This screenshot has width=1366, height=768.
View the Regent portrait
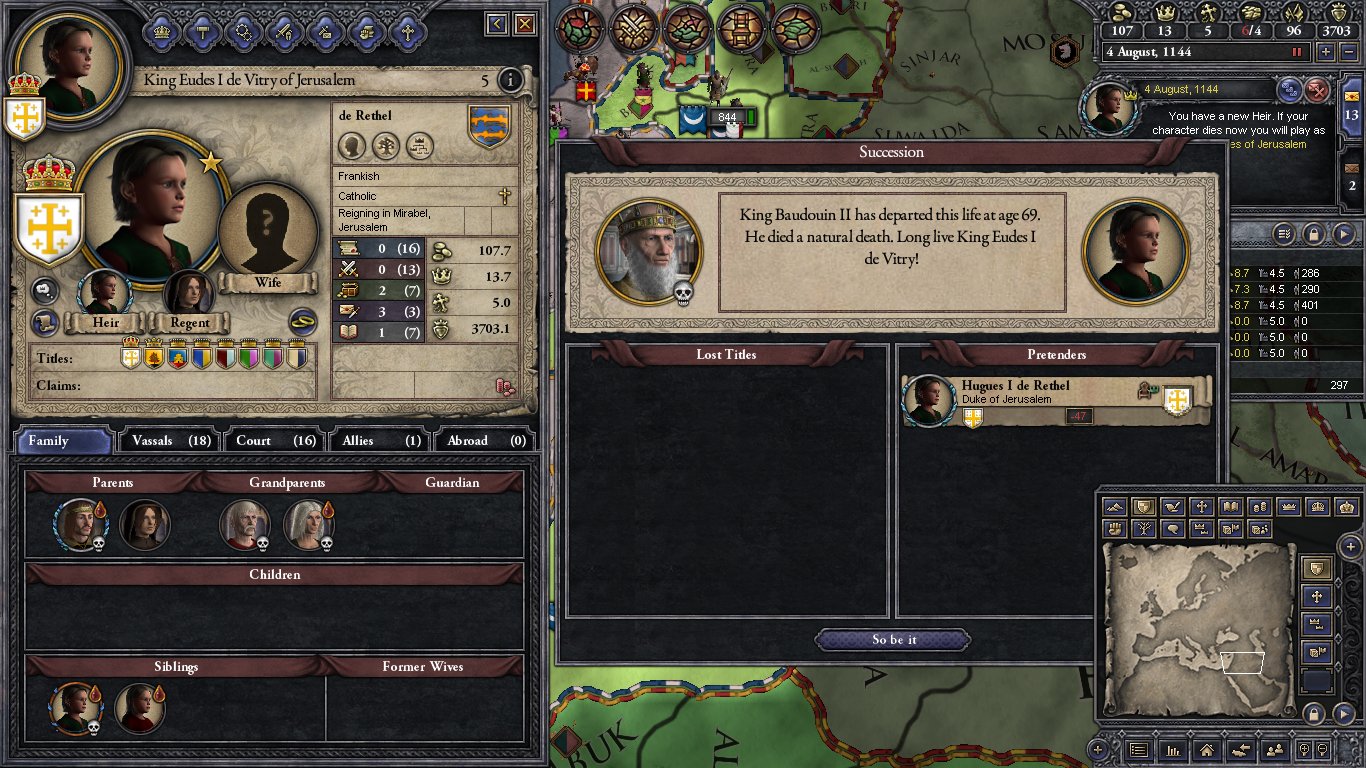click(x=189, y=294)
